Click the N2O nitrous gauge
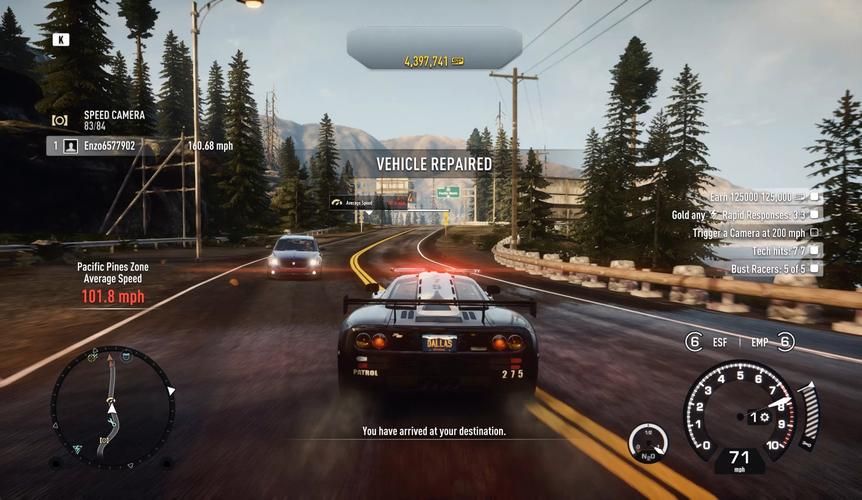 pos(648,442)
